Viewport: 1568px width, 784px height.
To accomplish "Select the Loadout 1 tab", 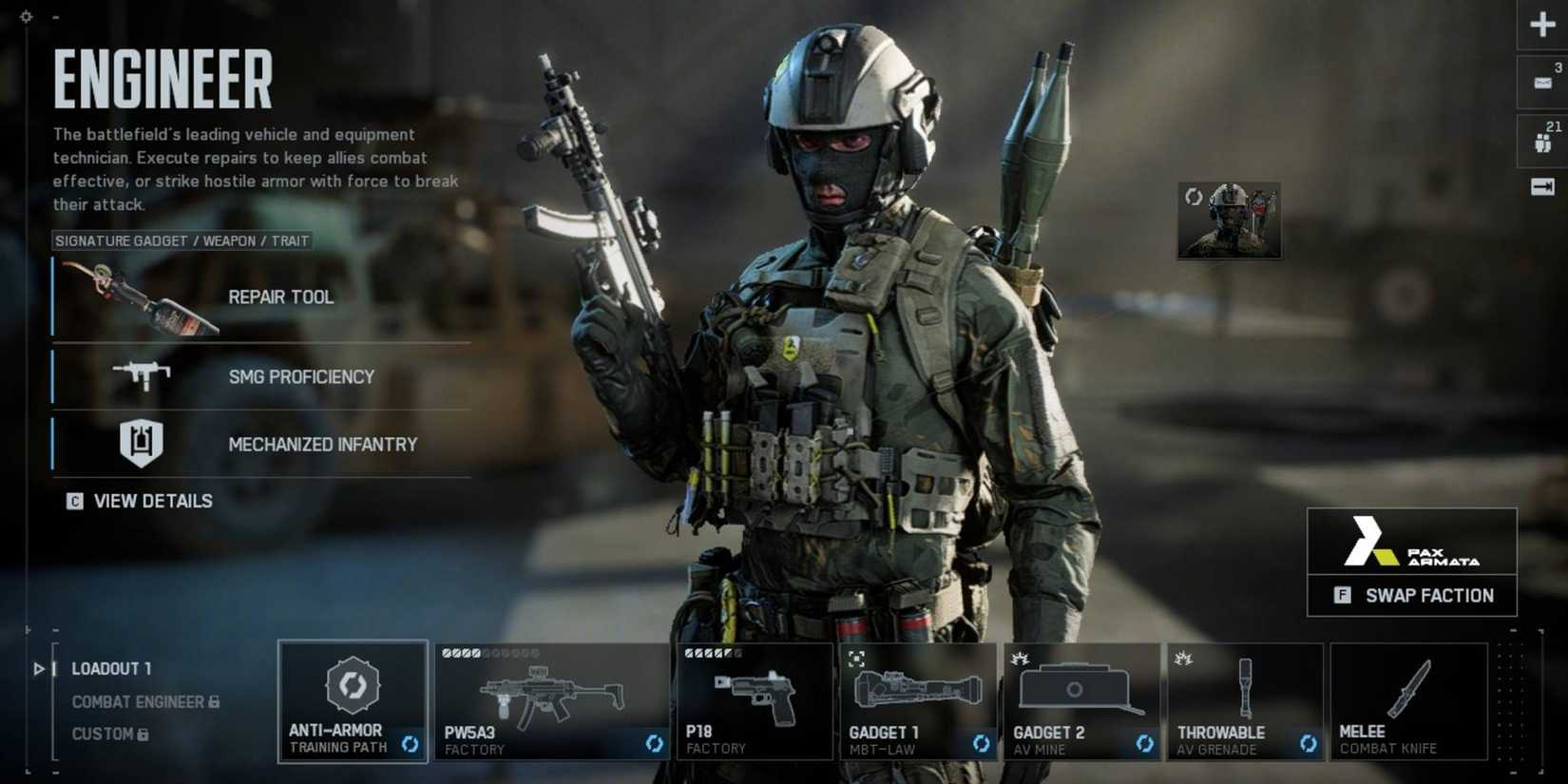I will coord(111,668).
